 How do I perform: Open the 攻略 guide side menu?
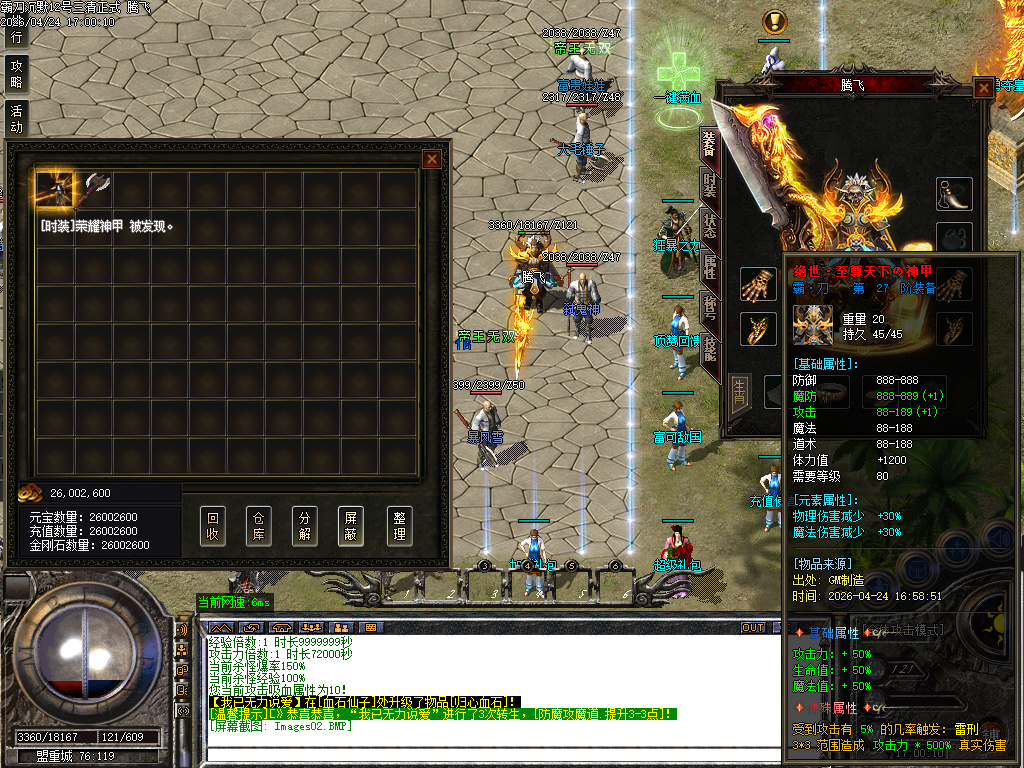pos(16,74)
